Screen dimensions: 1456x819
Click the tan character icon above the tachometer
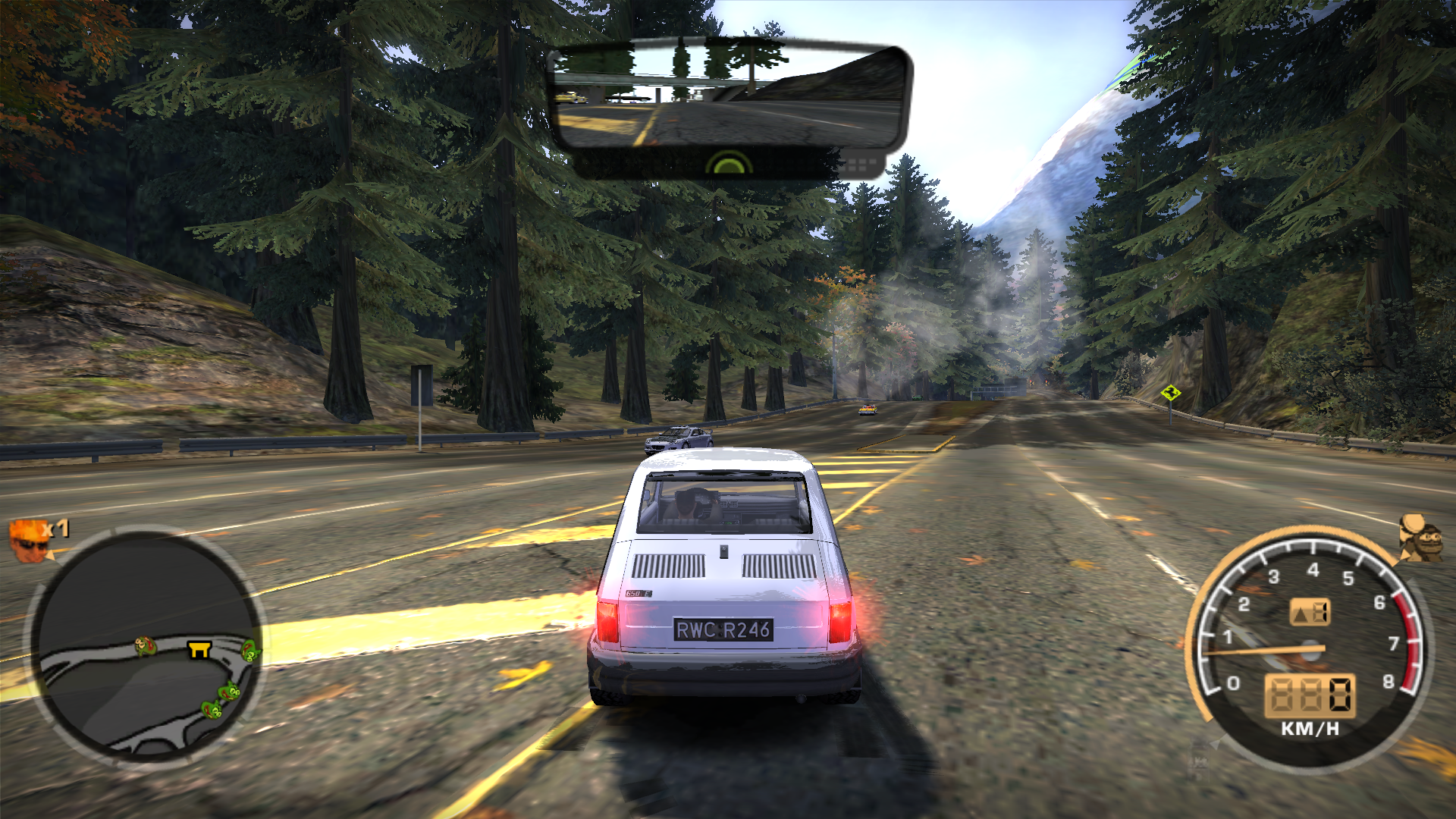[x=1419, y=538]
